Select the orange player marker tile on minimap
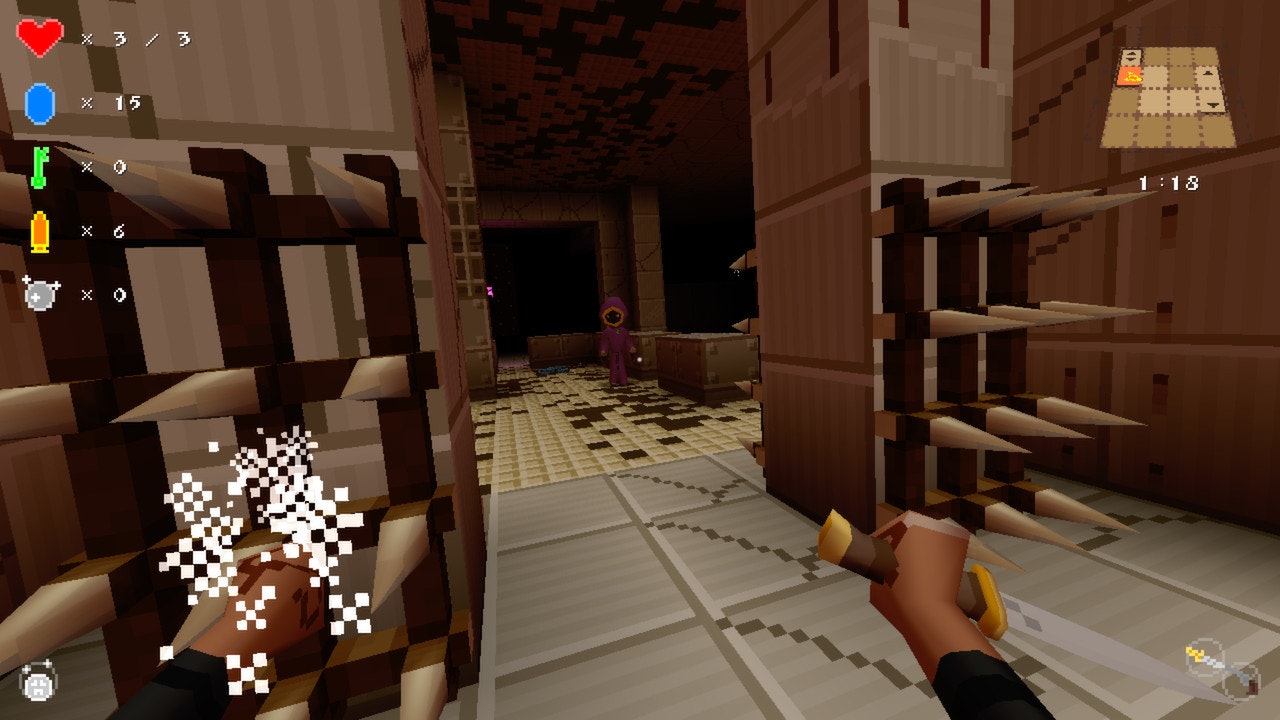The height and width of the screenshot is (720, 1280). tap(1129, 76)
